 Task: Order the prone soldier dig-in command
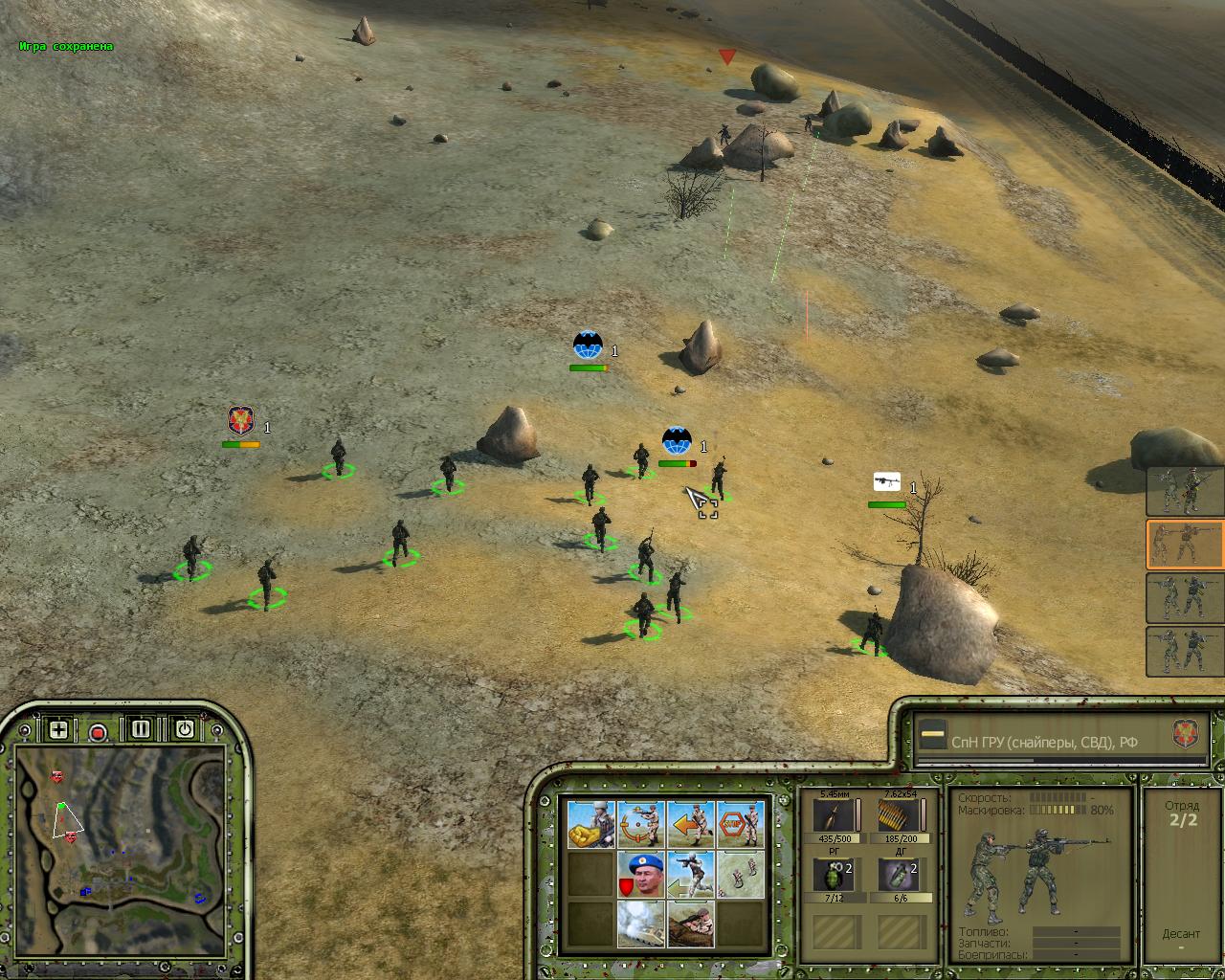(691, 924)
